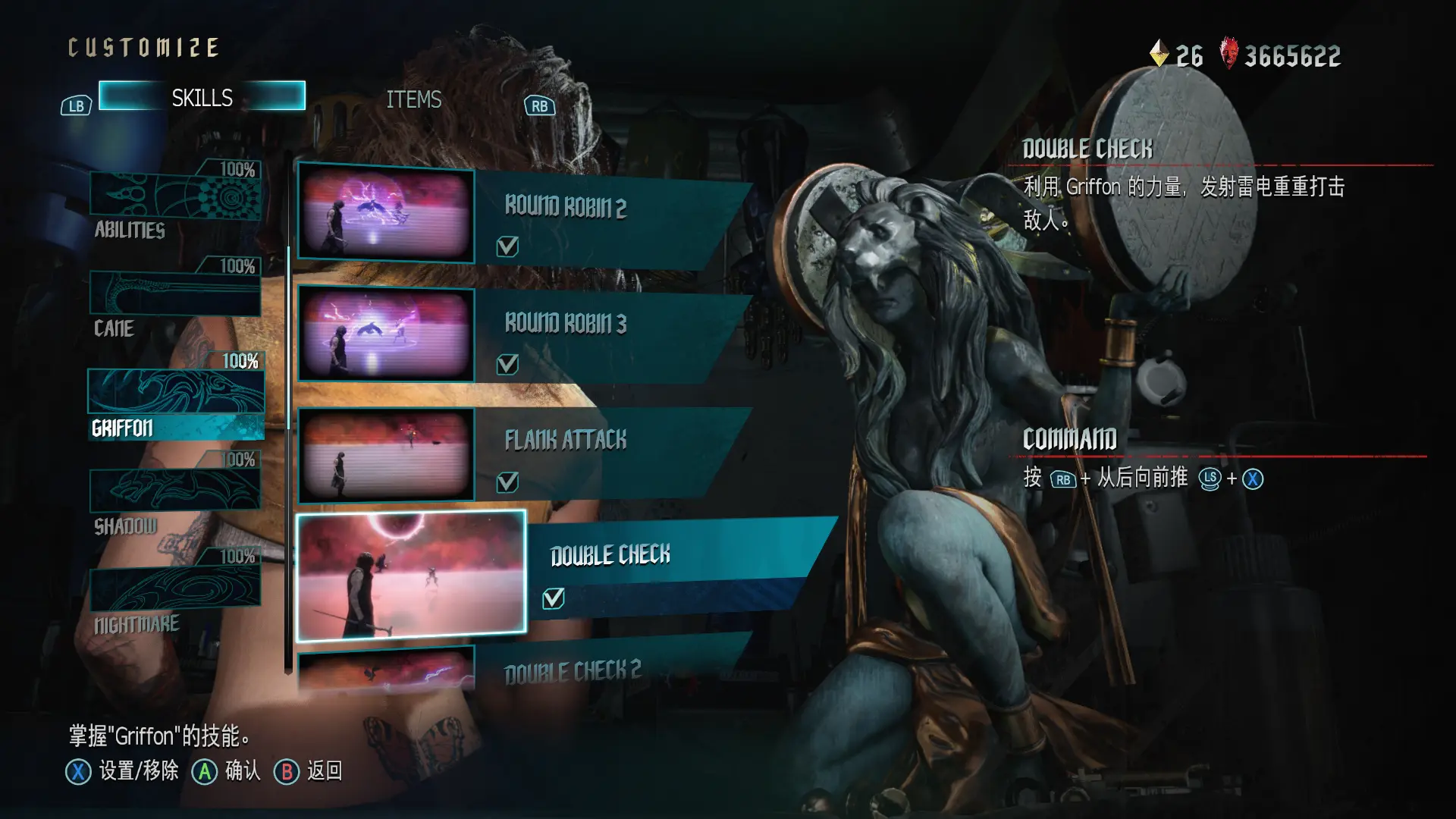View the Flank Attack preview thumbnail
The image size is (1456, 819).
(x=386, y=455)
